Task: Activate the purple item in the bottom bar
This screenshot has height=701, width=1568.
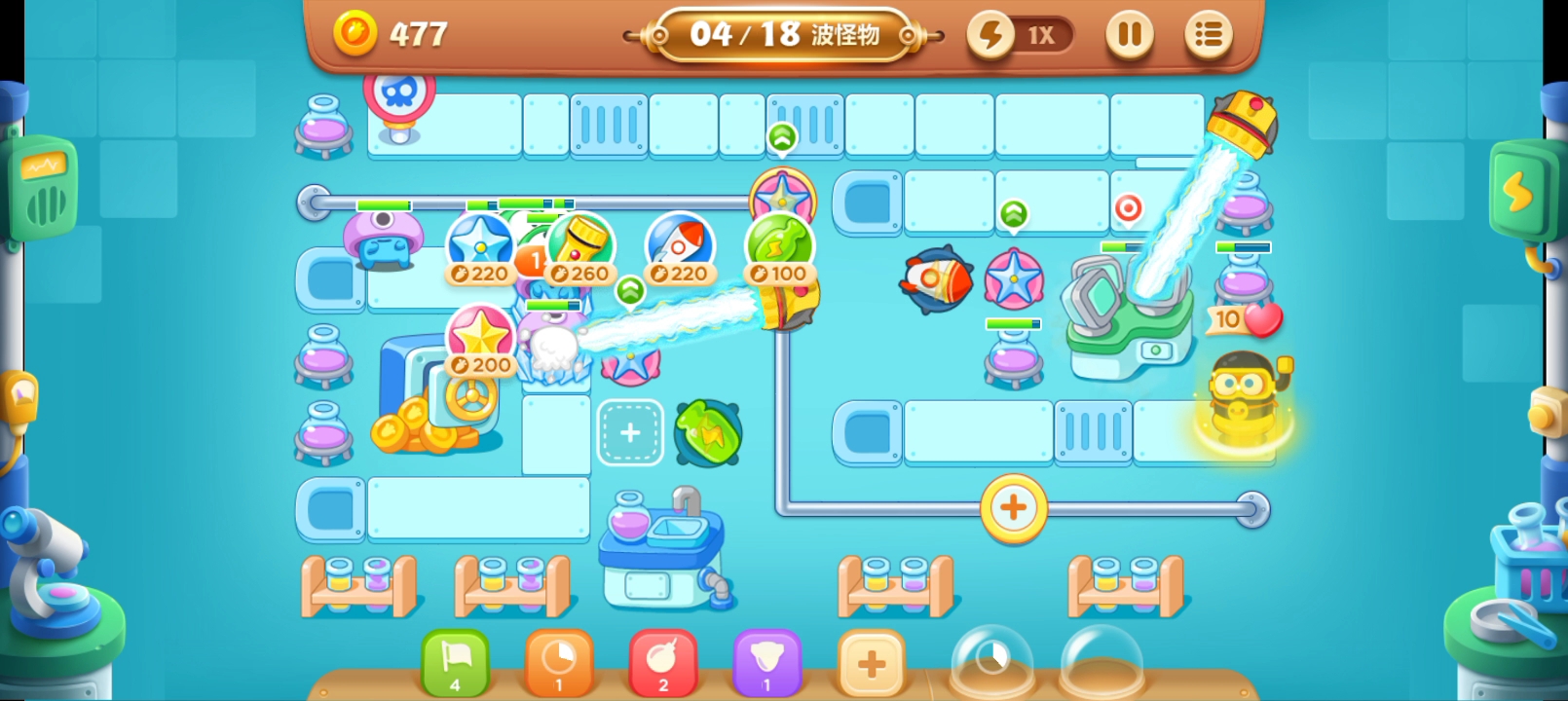Action: (766, 662)
